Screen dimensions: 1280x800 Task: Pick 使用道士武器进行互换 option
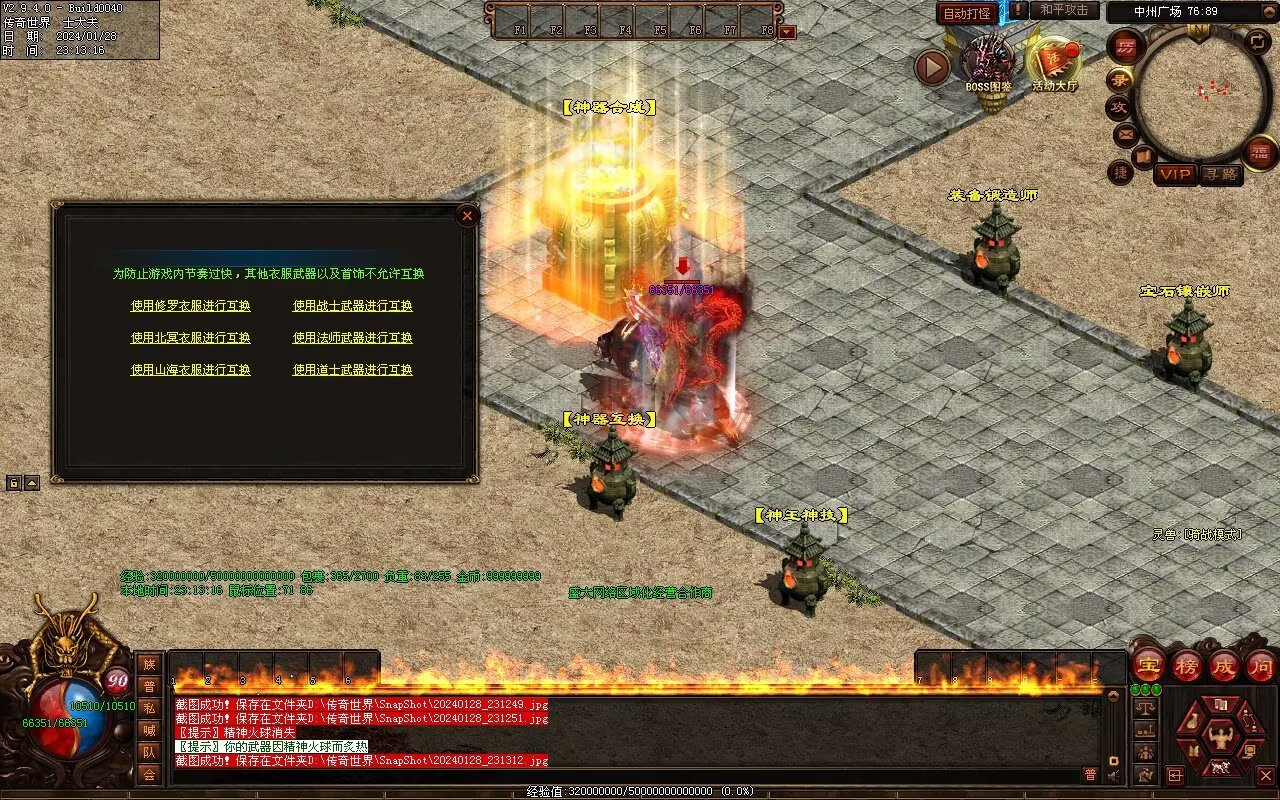[x=352, y=370]
